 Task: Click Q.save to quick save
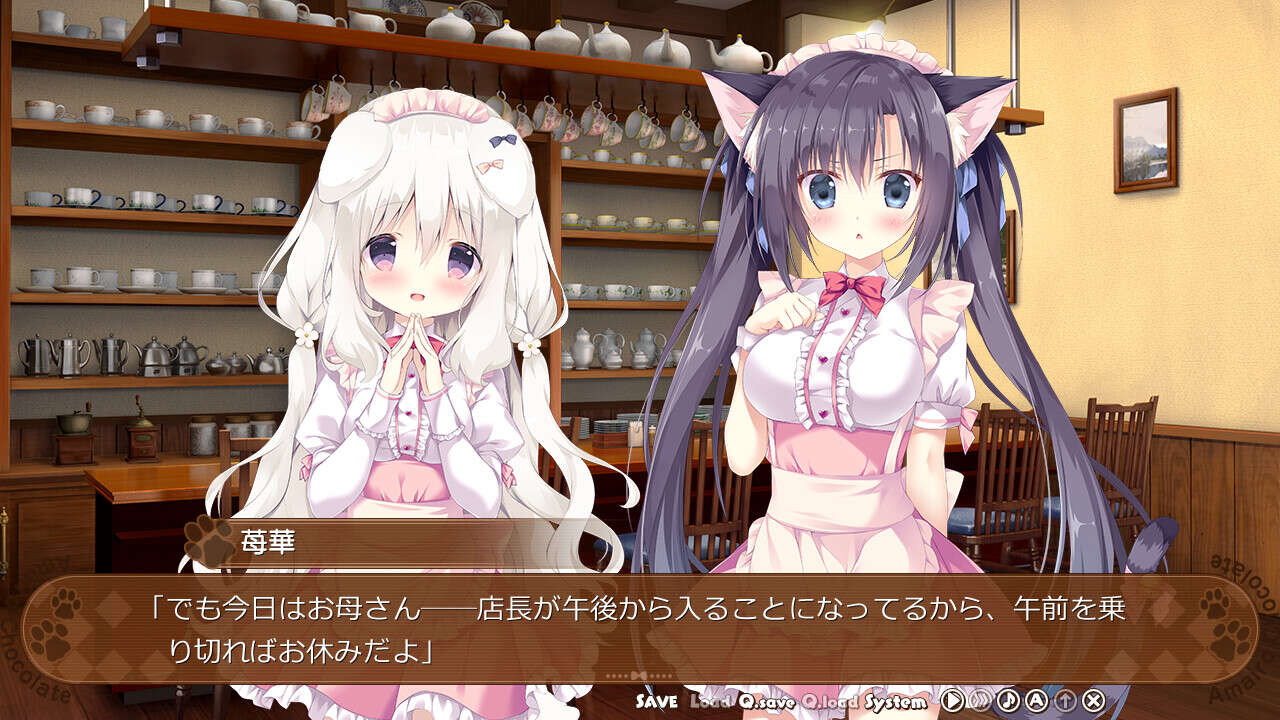(767, 700)
